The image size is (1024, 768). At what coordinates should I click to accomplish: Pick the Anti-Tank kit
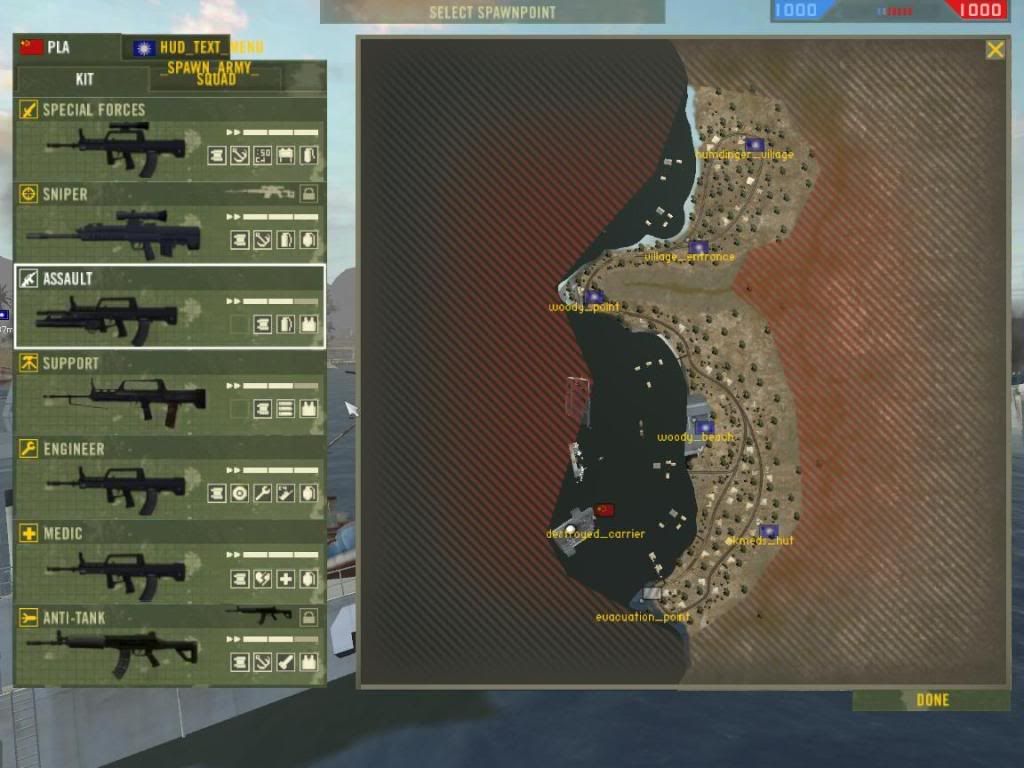(170, 646)
